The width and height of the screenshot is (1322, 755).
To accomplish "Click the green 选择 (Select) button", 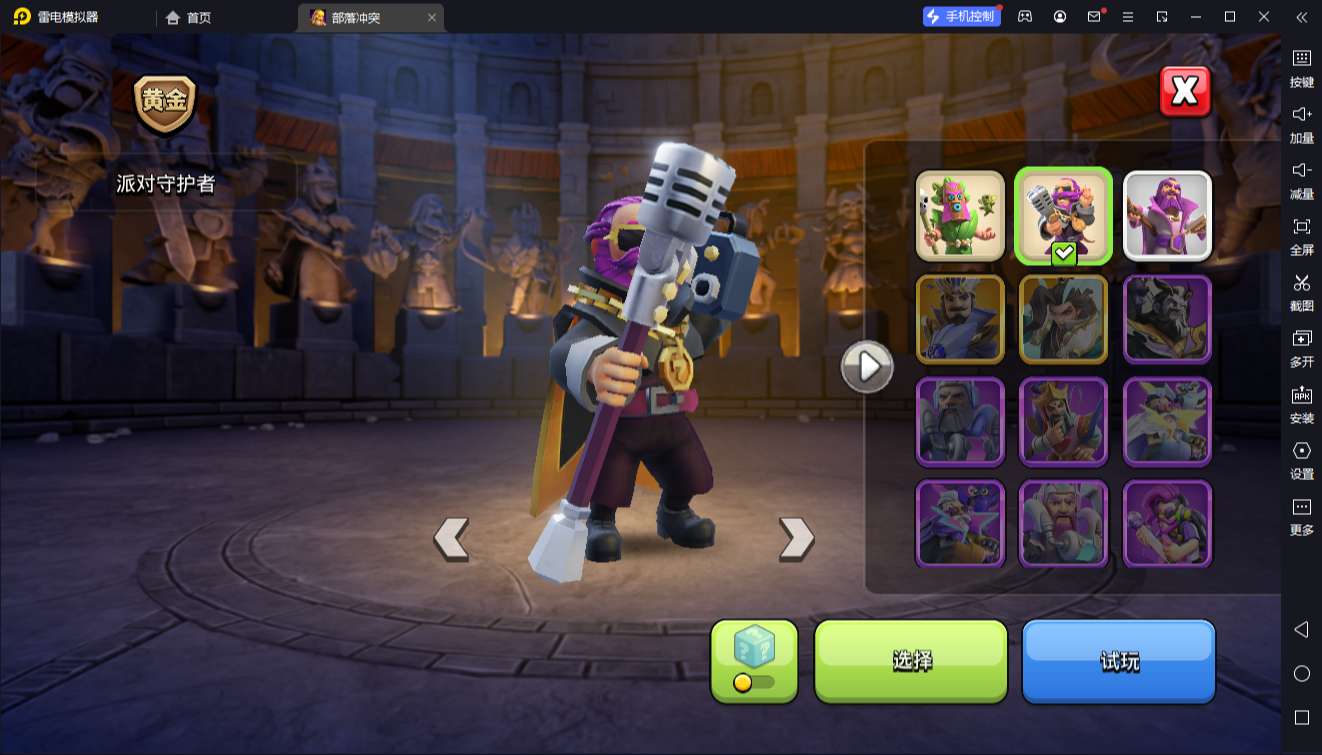I will point(911,660).
